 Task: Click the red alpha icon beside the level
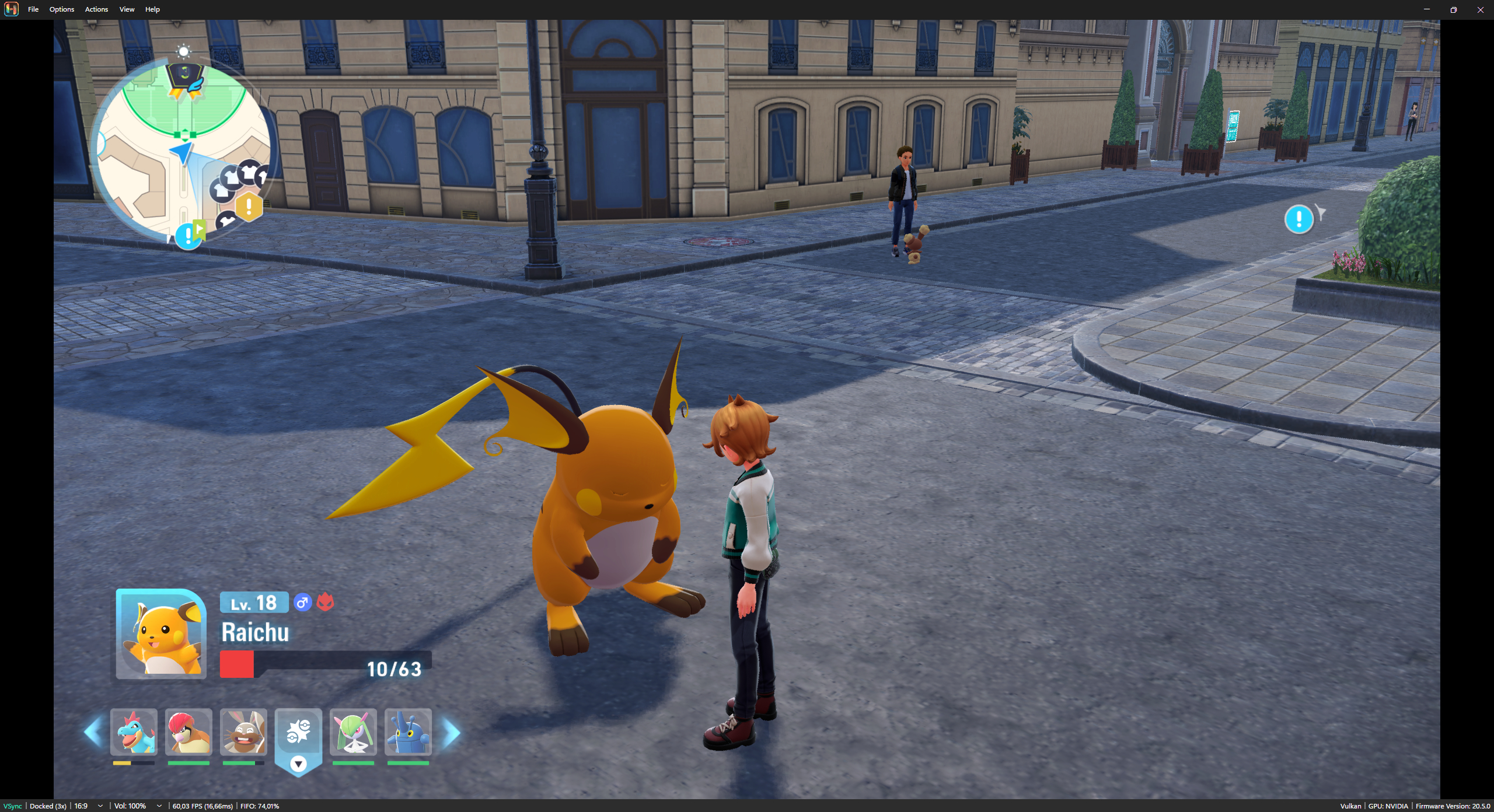pos(326,602)
